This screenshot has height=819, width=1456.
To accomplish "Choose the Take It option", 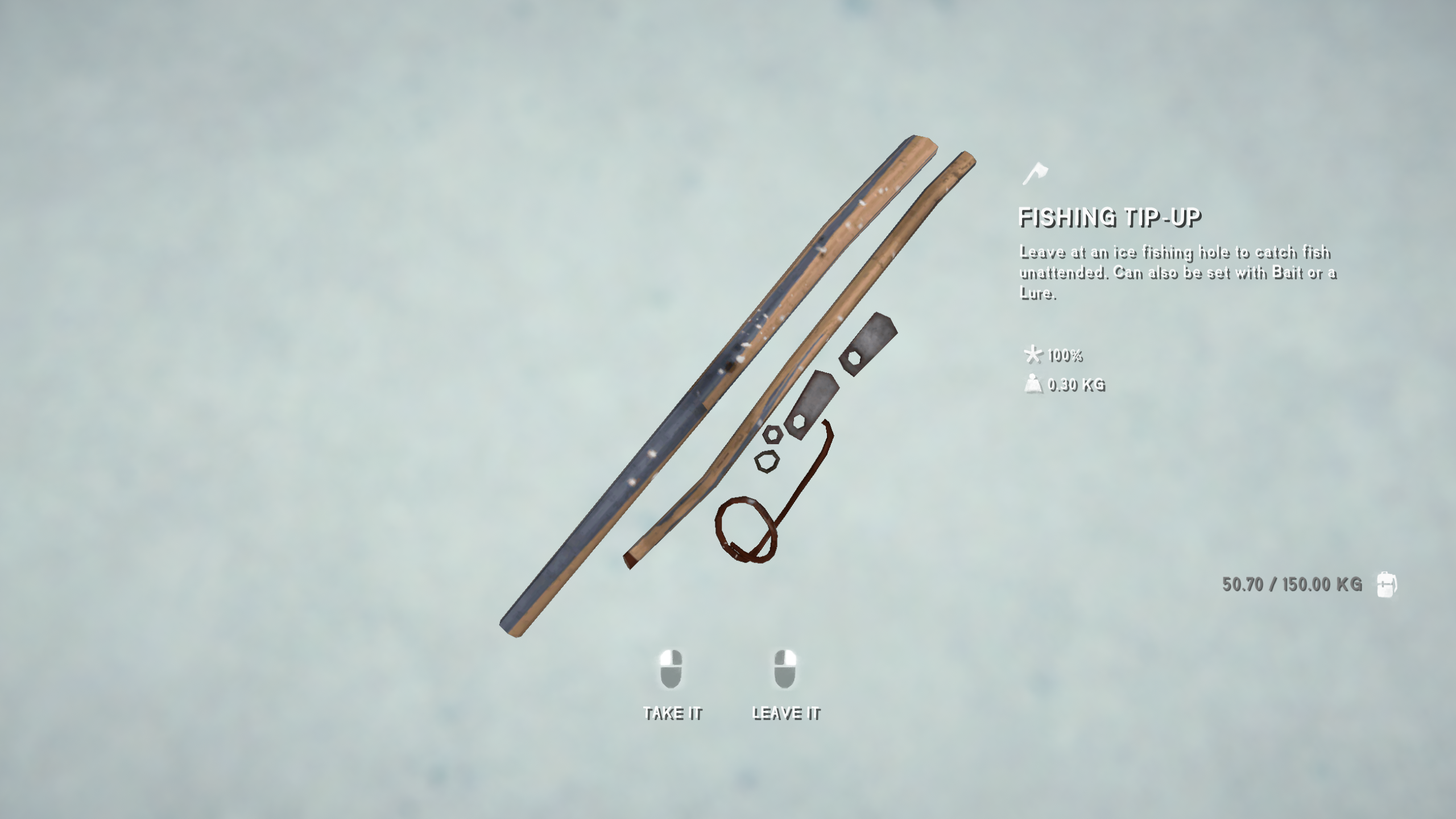I will tap(672, 685).
